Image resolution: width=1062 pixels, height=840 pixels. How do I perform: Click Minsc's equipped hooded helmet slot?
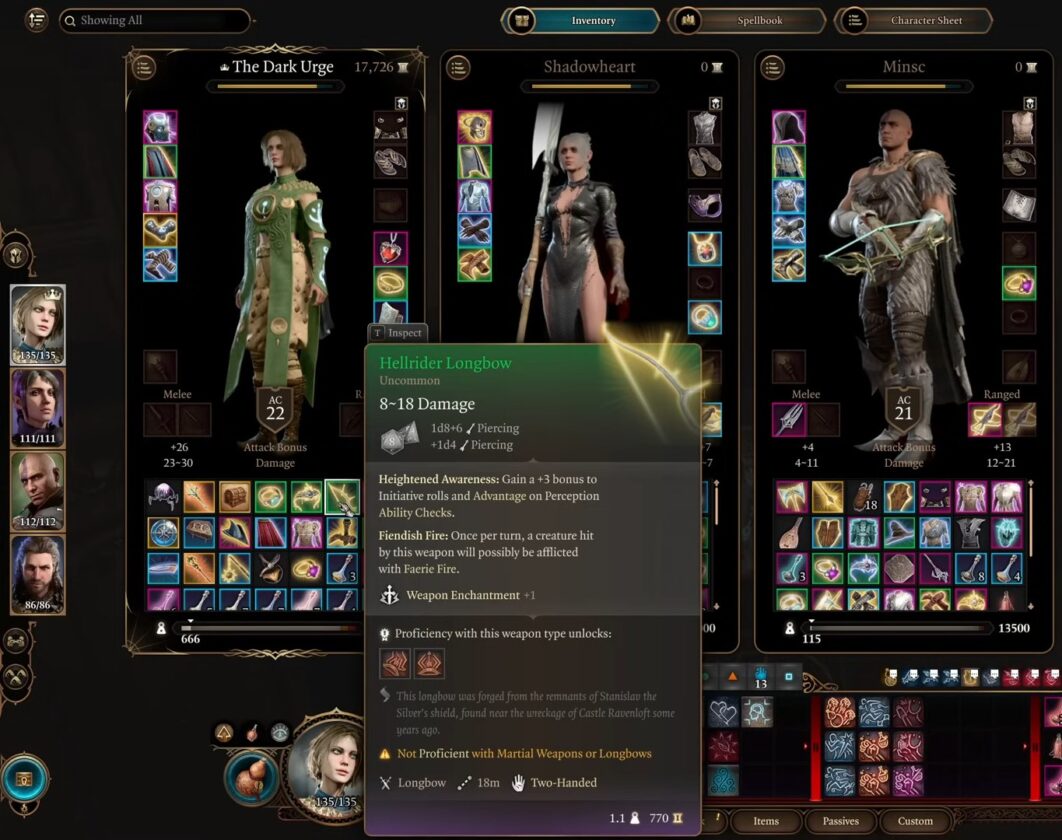point(789,127)
